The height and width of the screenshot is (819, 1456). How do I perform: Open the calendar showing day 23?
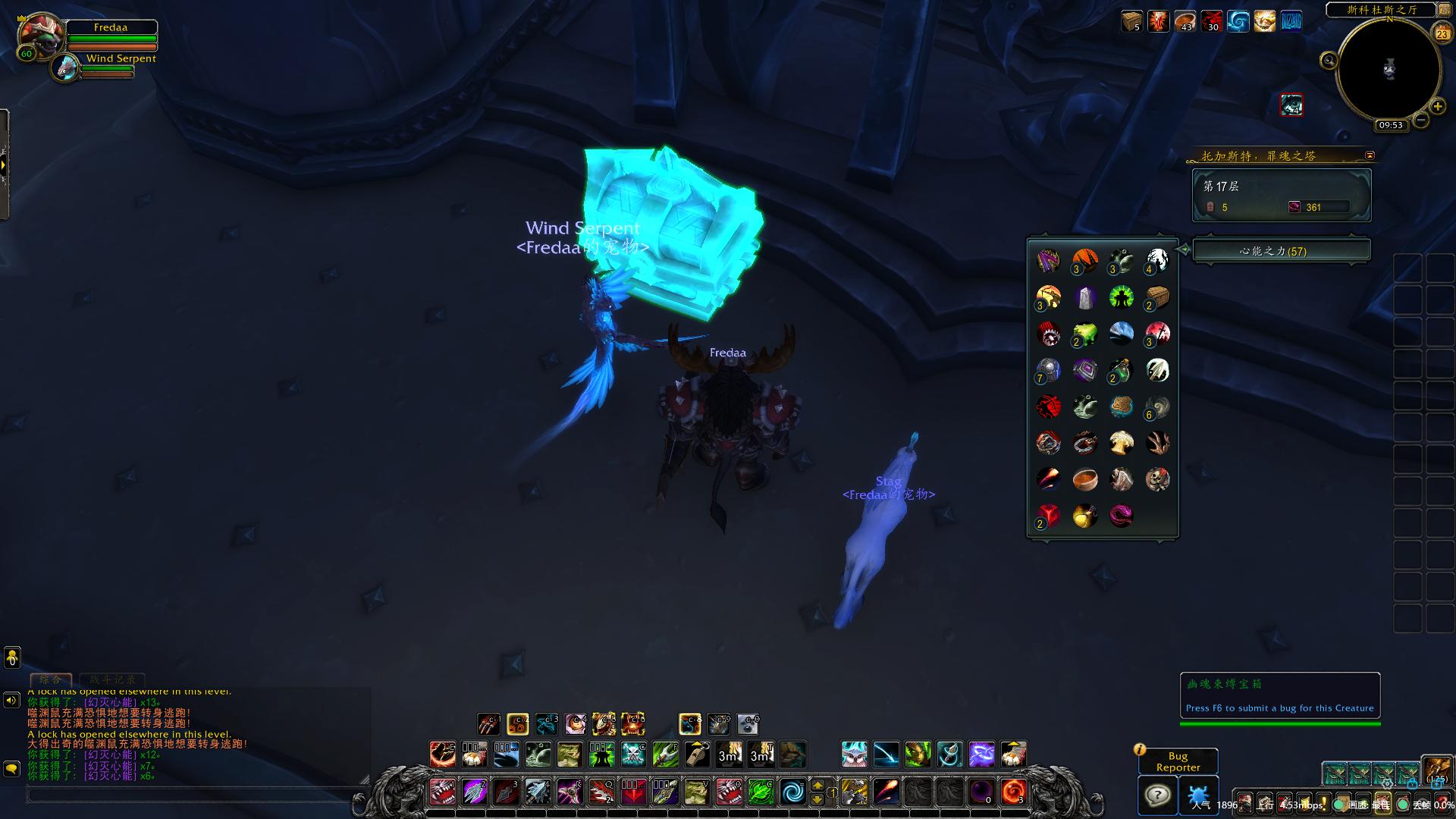pyautogui.click(x=1441, y=33)
